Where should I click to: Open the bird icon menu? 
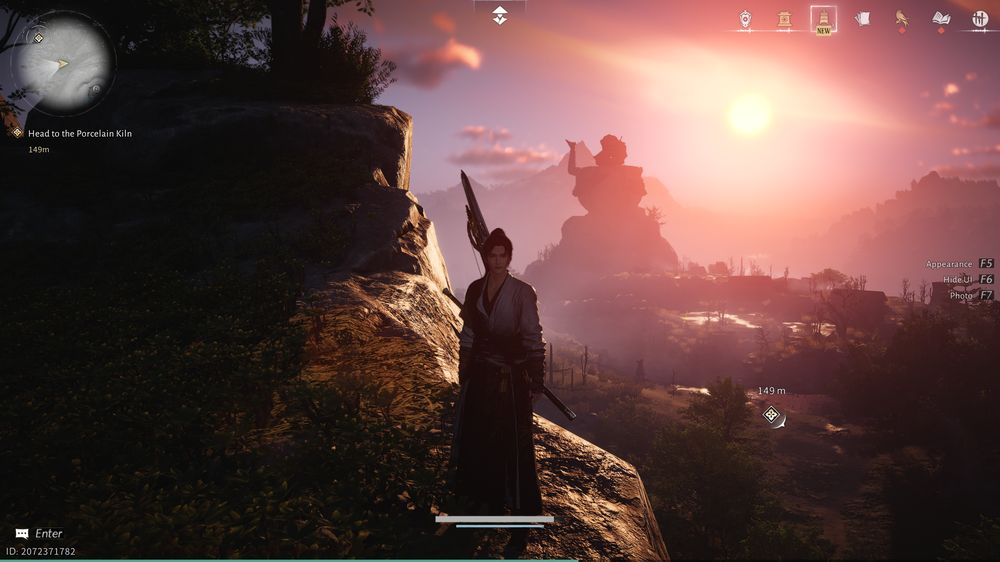coord(902,19)
